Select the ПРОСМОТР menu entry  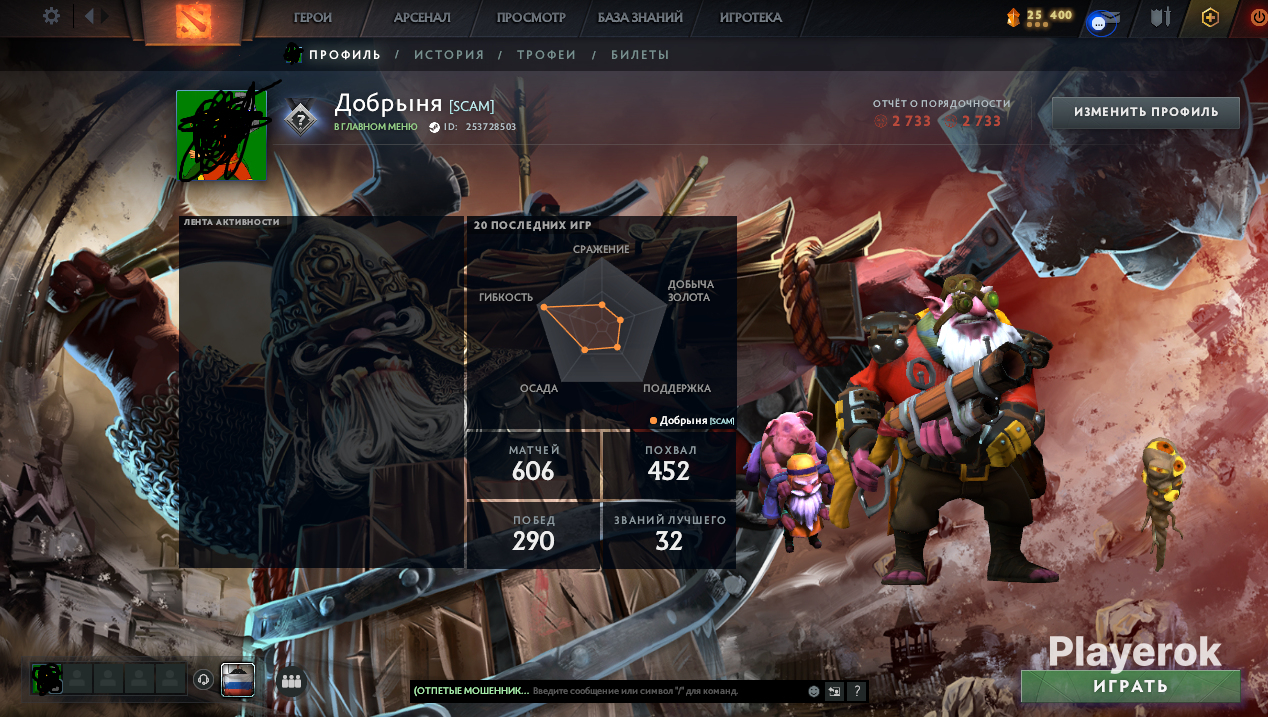531,17
